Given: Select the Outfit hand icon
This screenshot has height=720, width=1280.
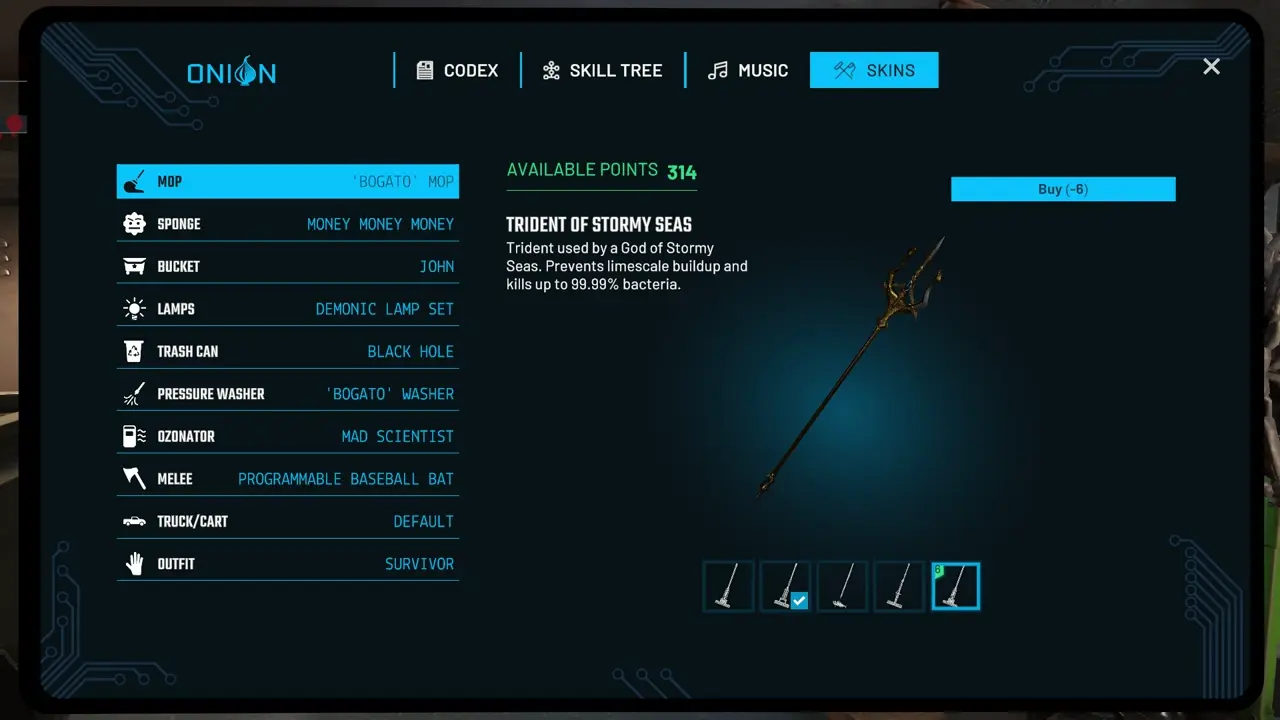Looking at the screenshot, I should click(x=134, y=563).
